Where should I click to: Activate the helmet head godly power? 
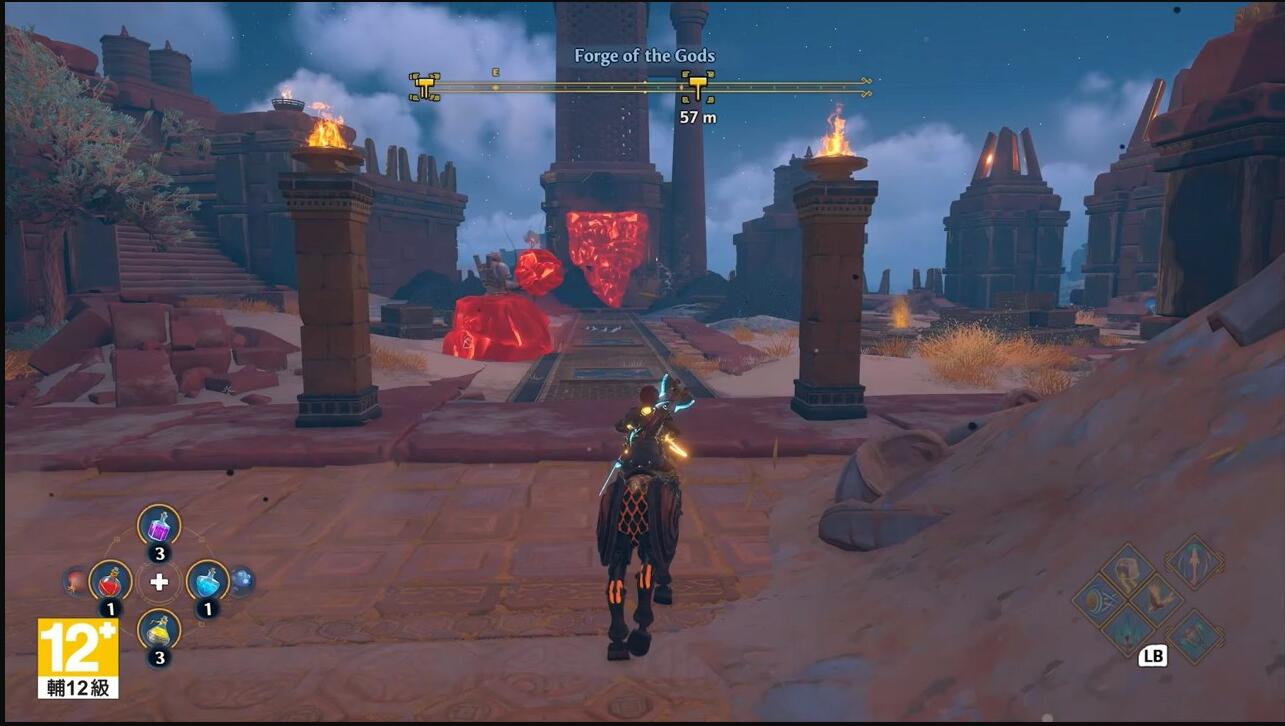pos(1129,571)
